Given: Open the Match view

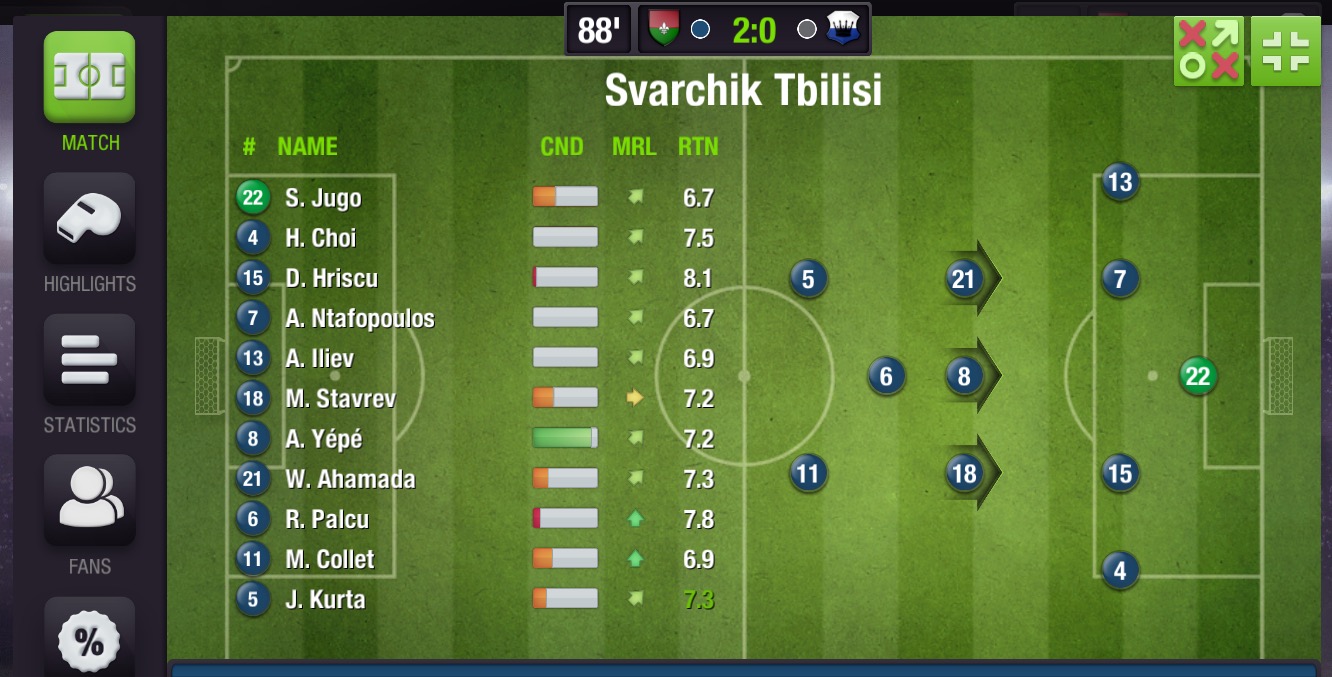Looking at the screenshot, I should [x=89, y=78].
